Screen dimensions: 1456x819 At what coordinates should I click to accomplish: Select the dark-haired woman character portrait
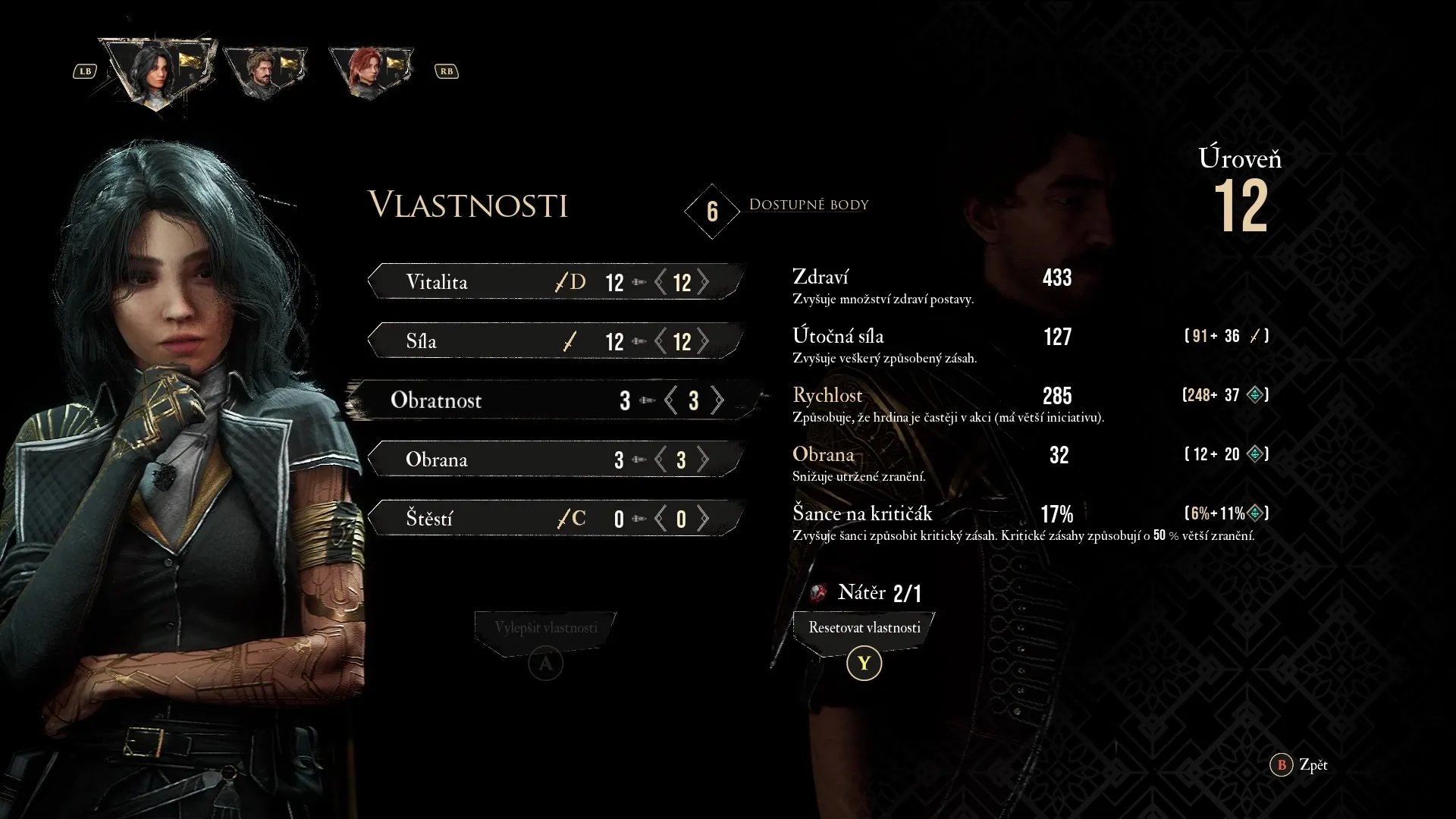pyautogui.click(x=158, y=74)
